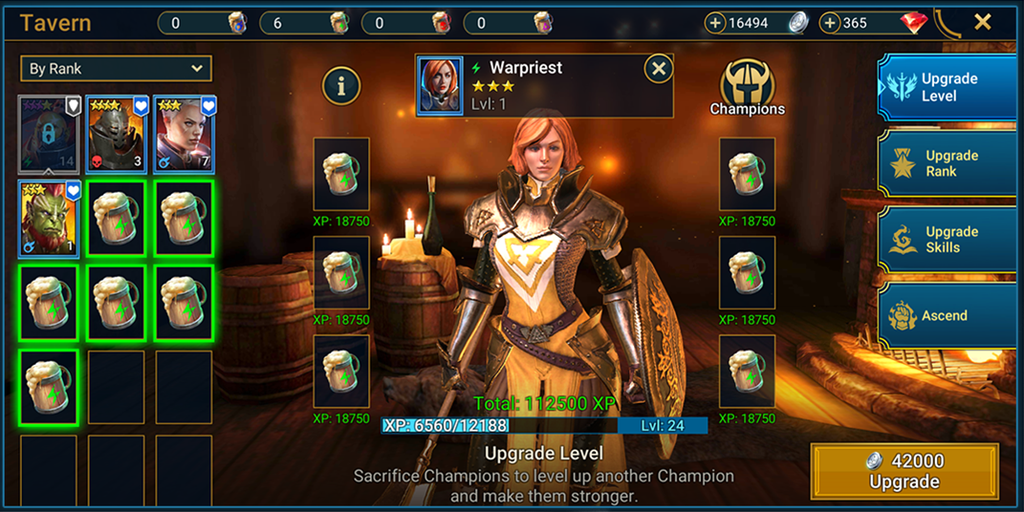1024x512 pixels.
Task: Switch to the Upgrade Rank tab
Action: pos(946,163)
